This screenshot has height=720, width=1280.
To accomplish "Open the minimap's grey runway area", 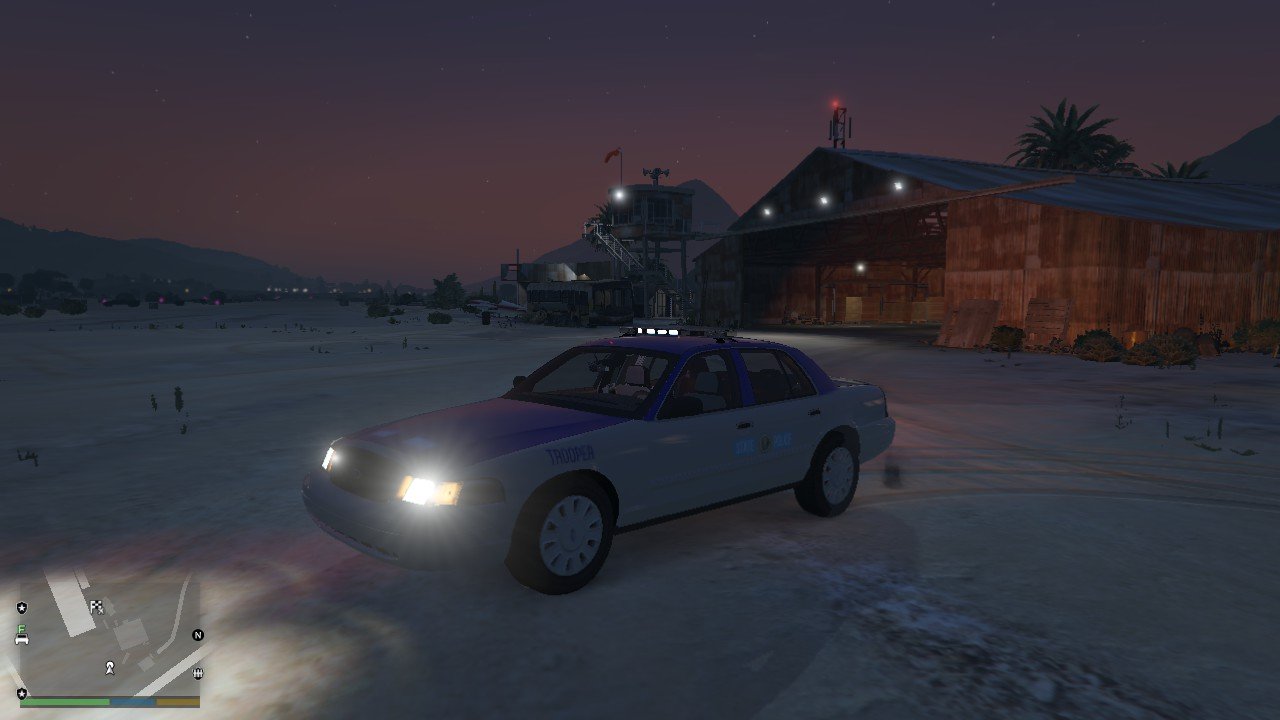I will [70, 605].
